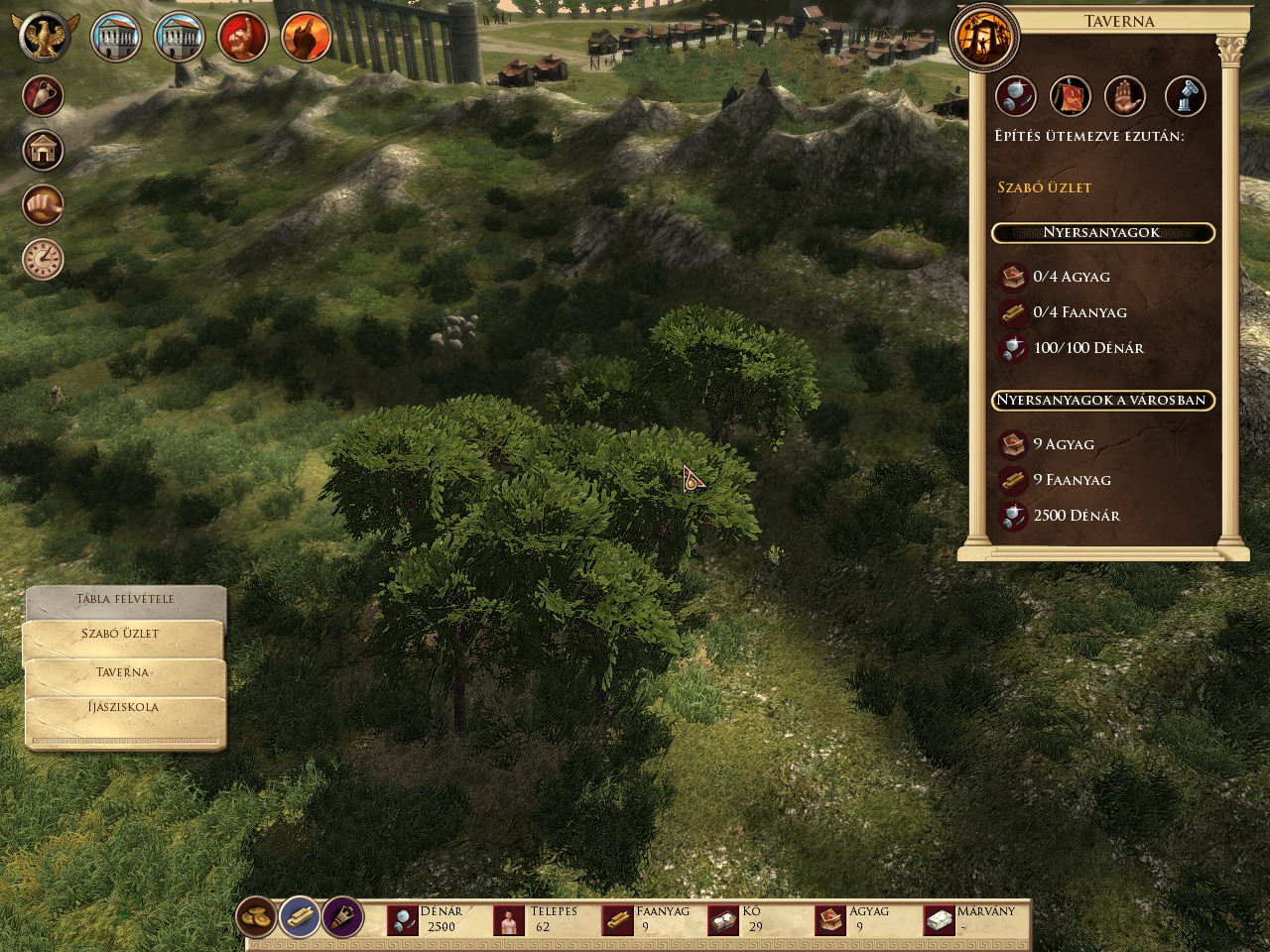Viewport: 1270px width, 952px height.
Task: Choose Taverna from the build list
Action: coord(122,671)
